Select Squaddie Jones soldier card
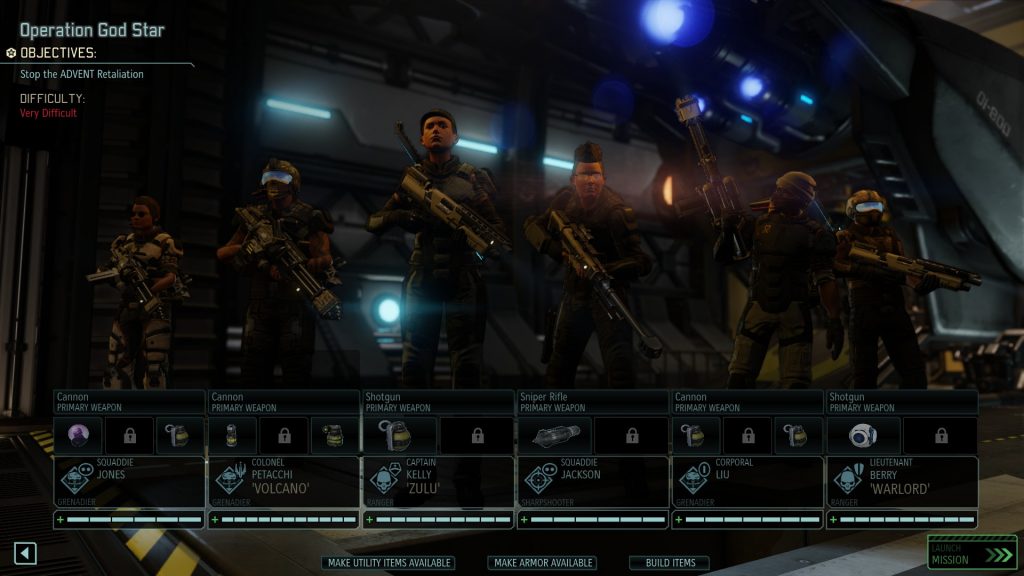The width and height of the screenshot is (1024, 576). coord(129,482)
